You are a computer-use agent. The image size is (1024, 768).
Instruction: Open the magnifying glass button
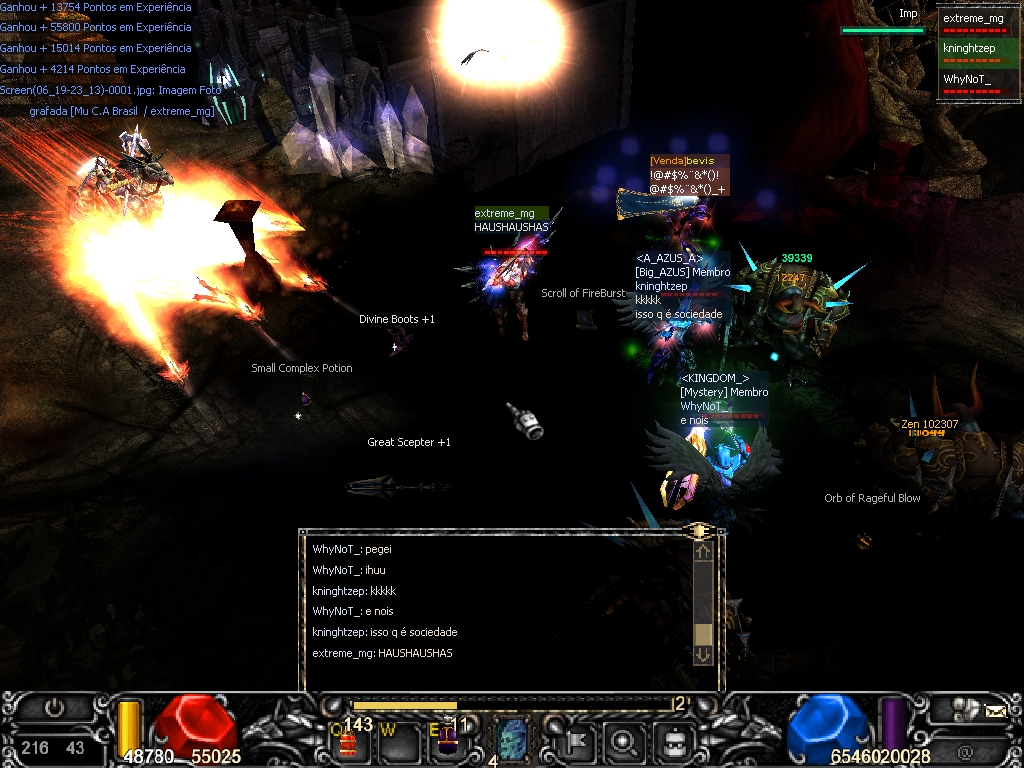pyautogui.click(x=625, y=742)
